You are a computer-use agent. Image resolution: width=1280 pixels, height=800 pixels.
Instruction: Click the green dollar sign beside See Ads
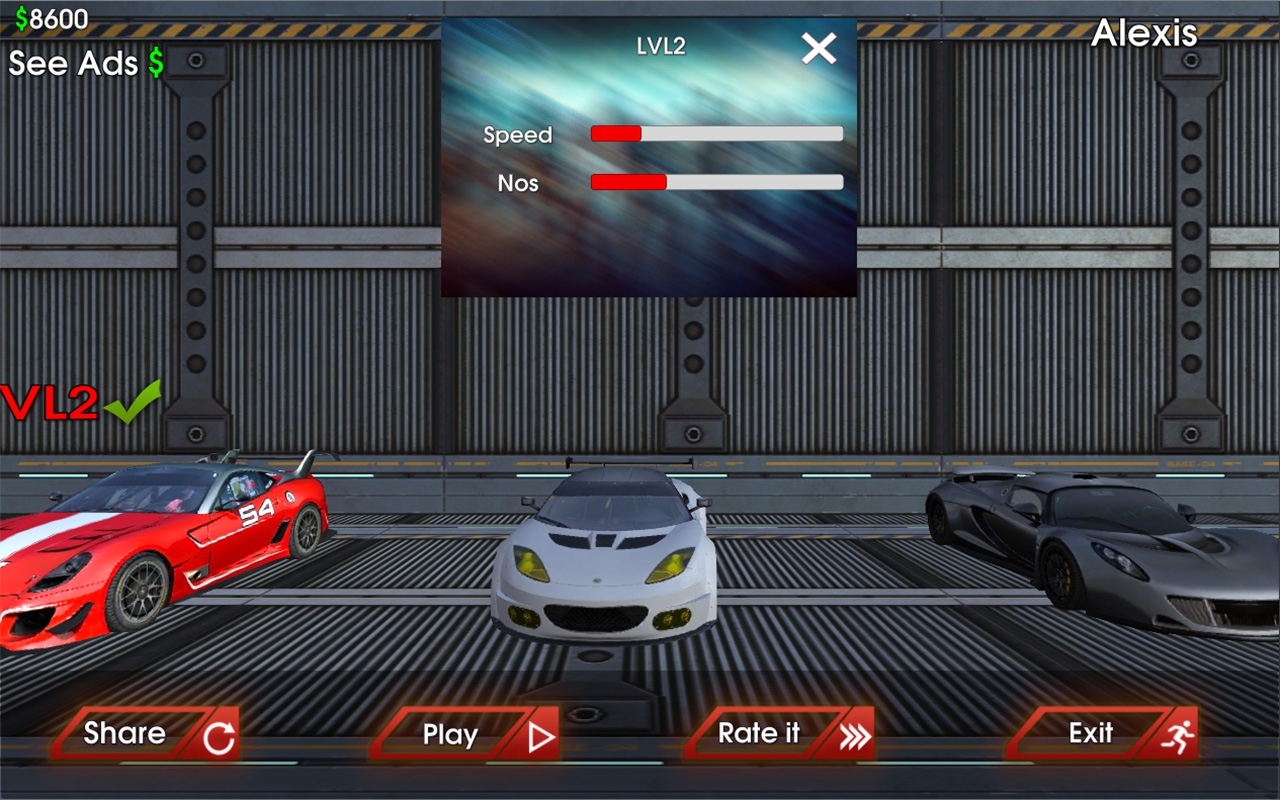(x=156, y=63)
